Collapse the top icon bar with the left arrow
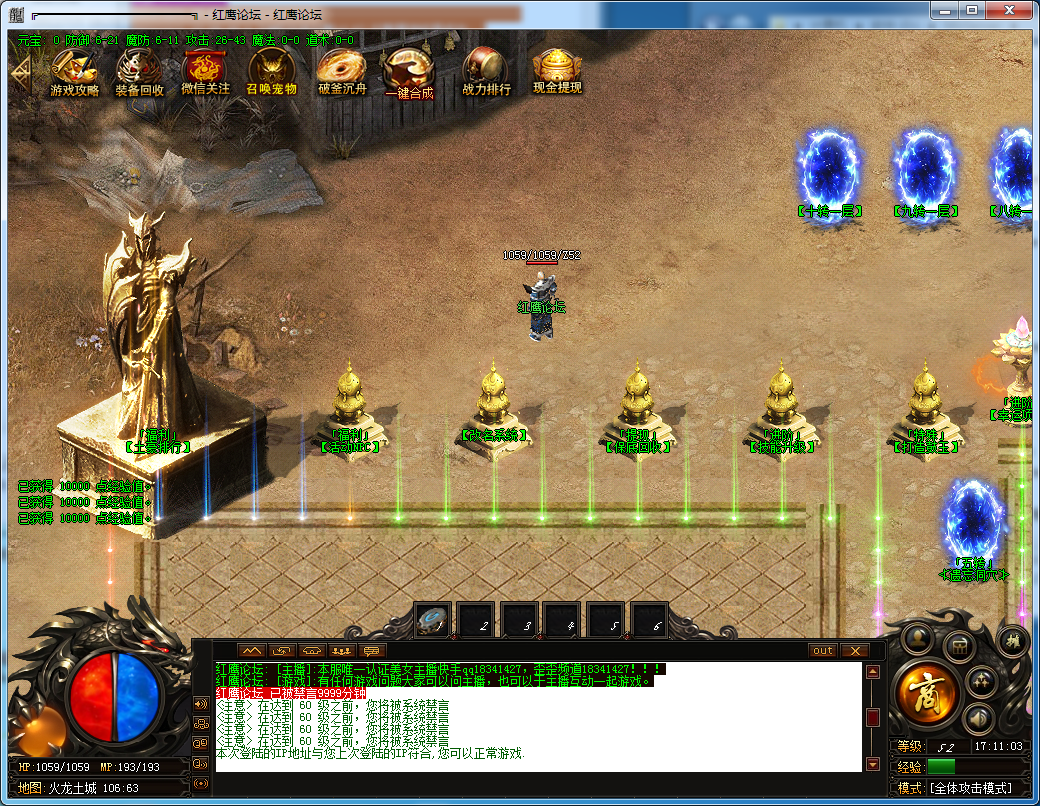 click(x=19, y=71)
